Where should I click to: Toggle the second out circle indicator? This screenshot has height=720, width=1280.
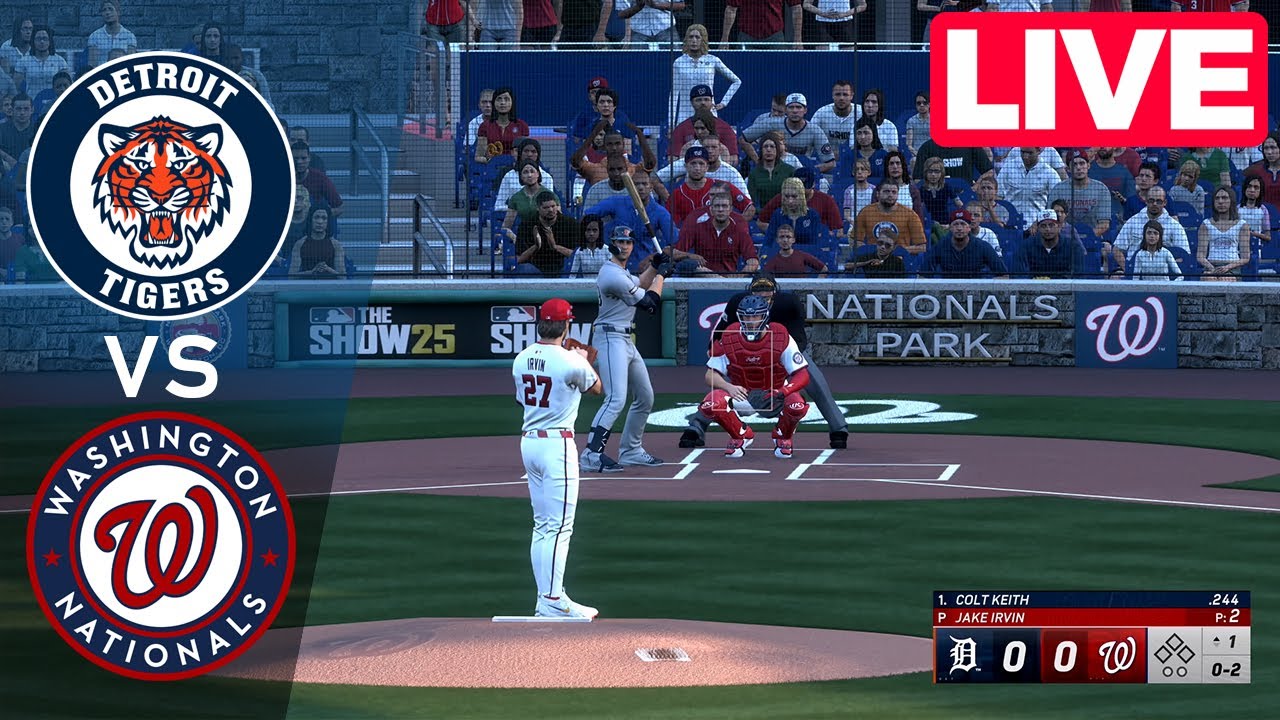(x=1182, y=672)
